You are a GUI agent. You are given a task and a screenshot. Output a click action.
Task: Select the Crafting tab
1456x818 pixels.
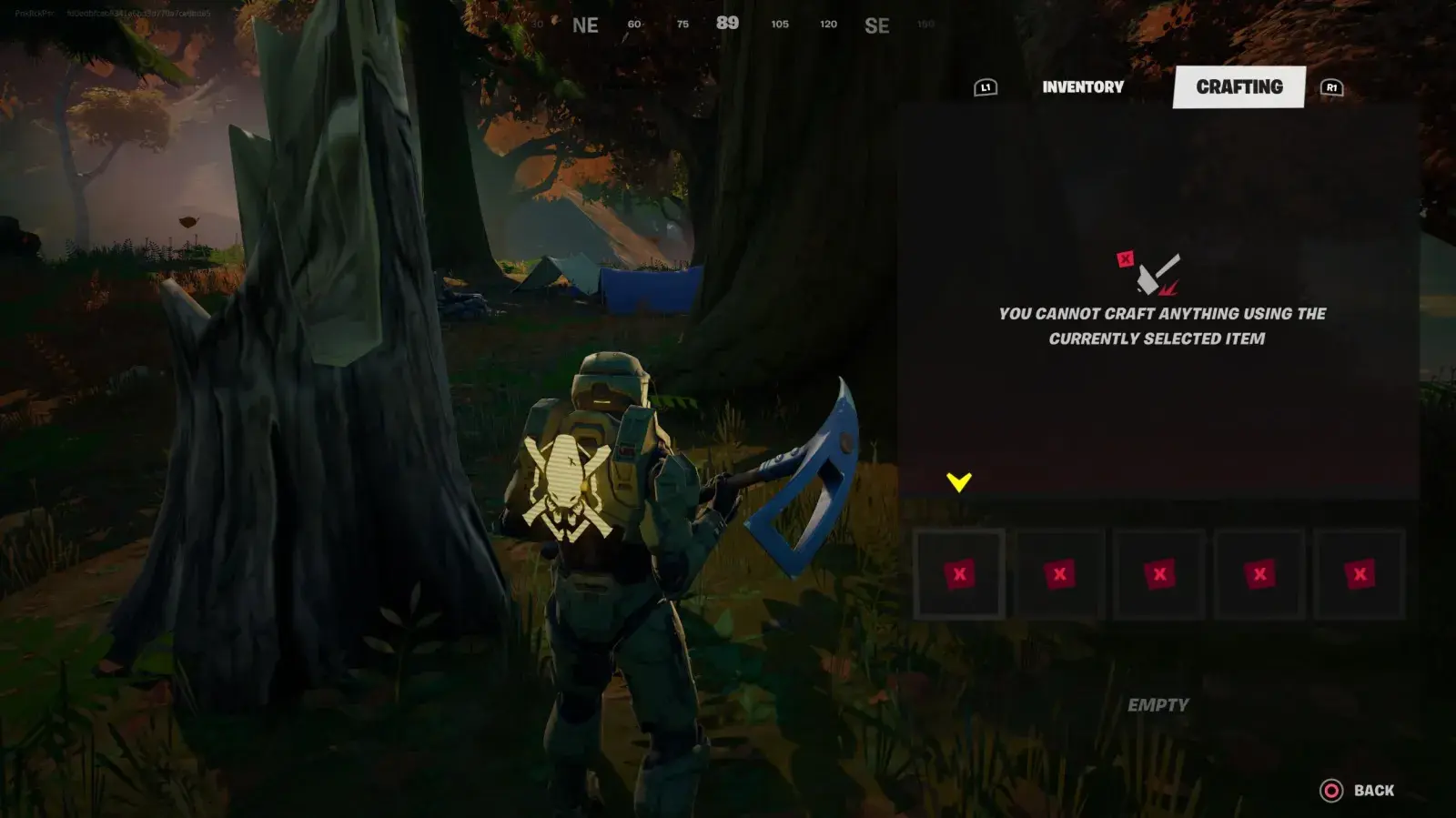click(x=1239, y=87)
